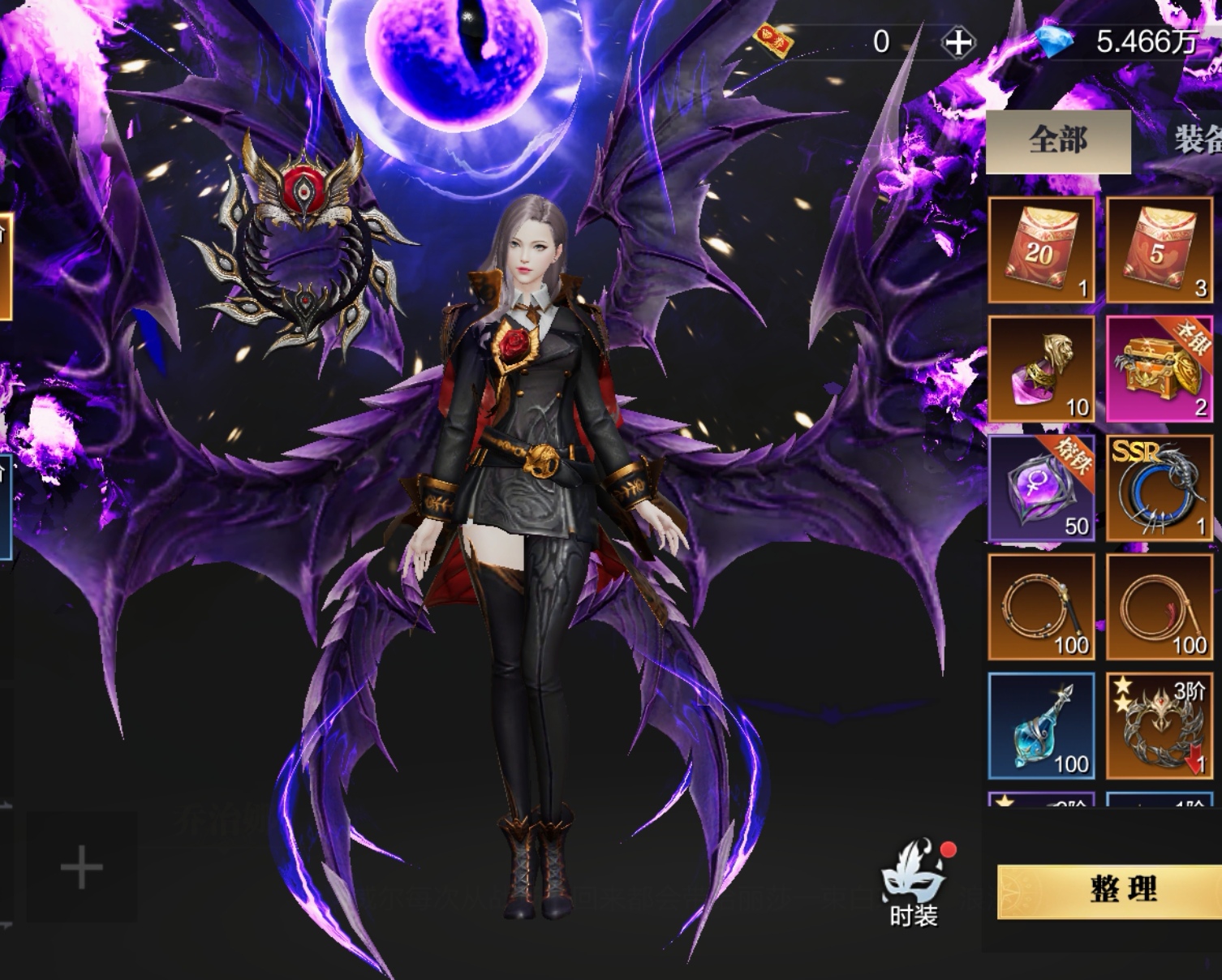This screenshot has width=1222, height=980.
Task: Select the red envelope marked 5
Action: click(1159, 250)
